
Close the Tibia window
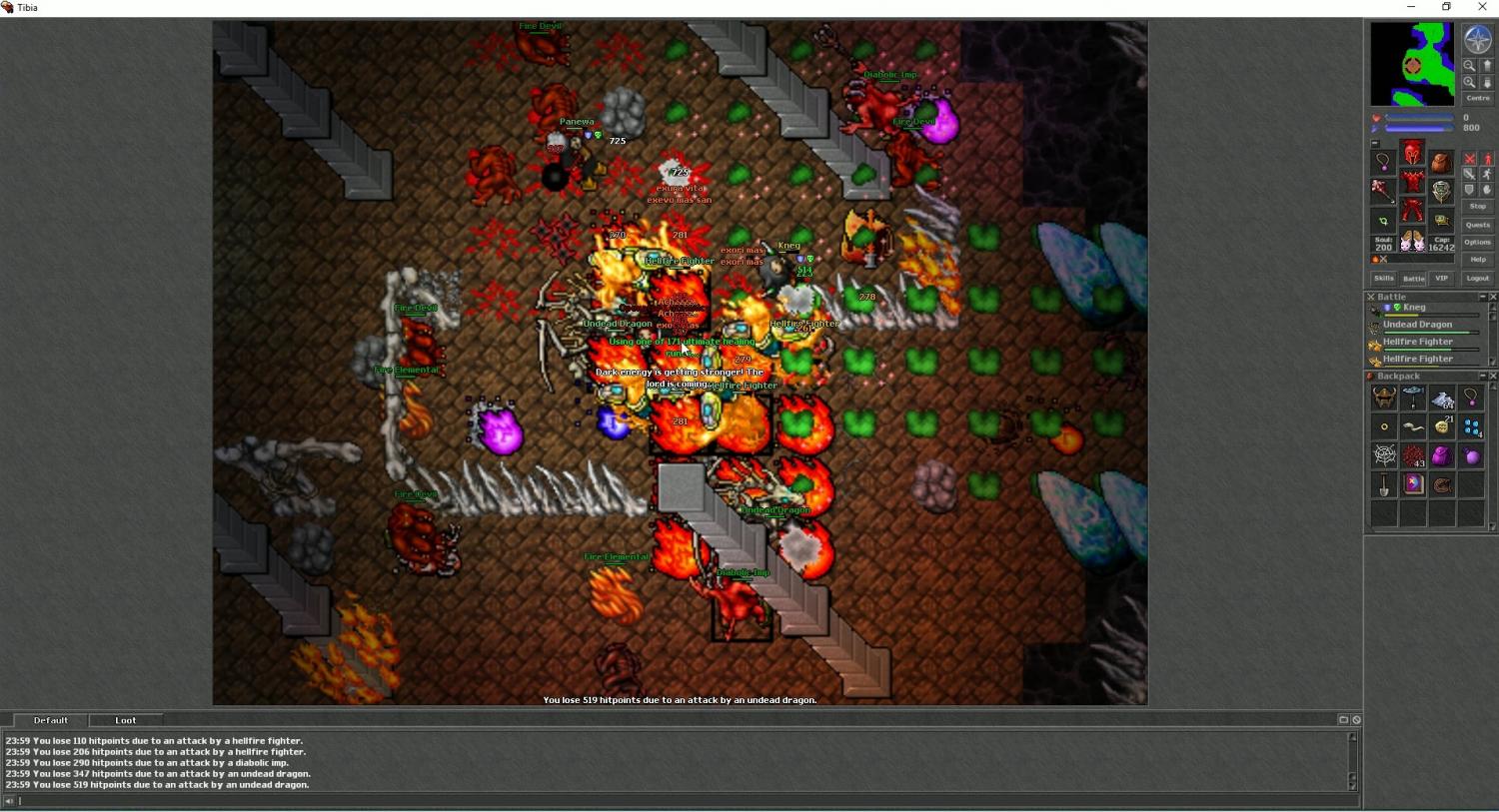tap(1482, 7)
